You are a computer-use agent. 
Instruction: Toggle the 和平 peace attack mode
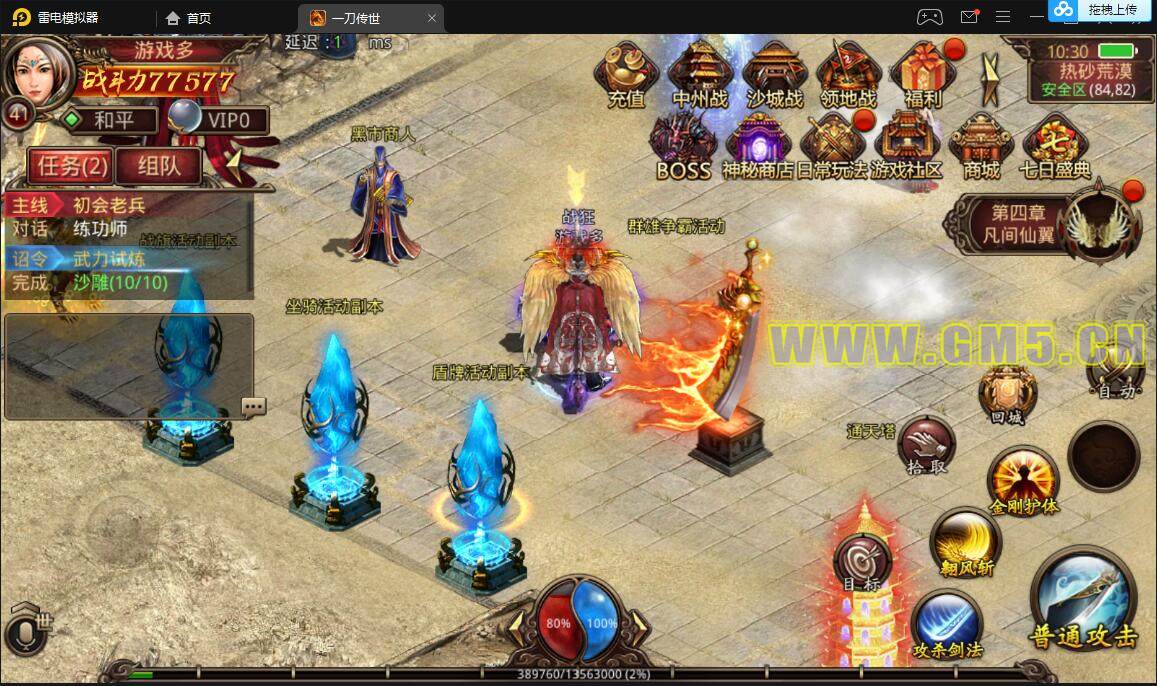click(x=110, y=120)
